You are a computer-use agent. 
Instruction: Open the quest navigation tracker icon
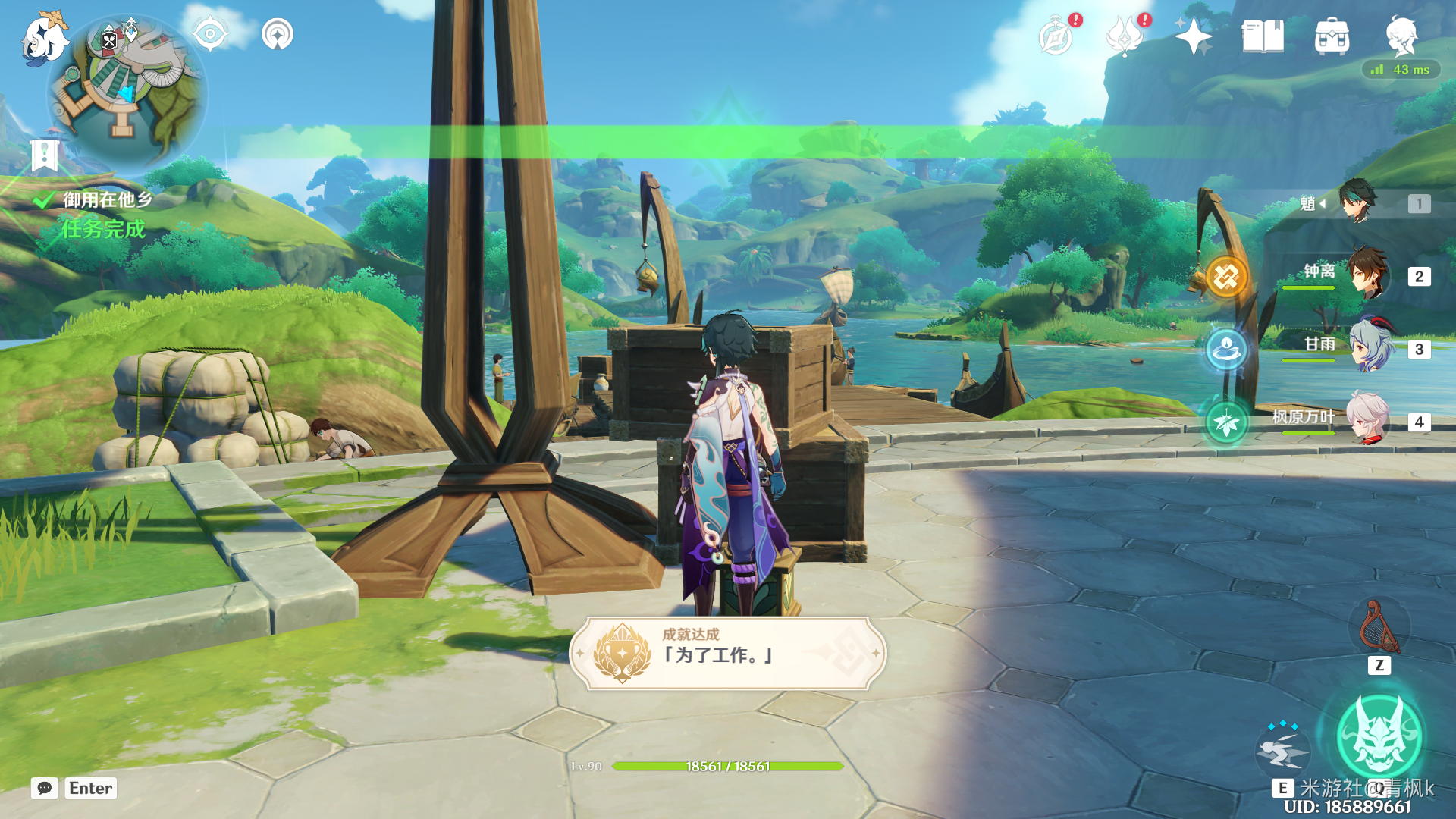[278, 34]
